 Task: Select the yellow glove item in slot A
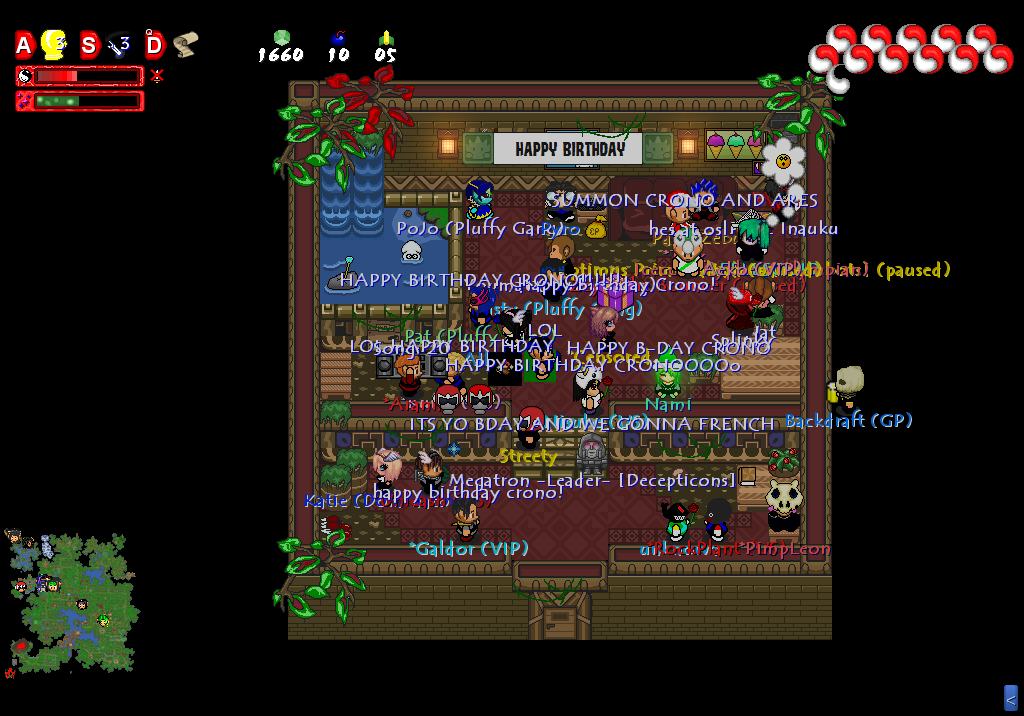point(54,44)
